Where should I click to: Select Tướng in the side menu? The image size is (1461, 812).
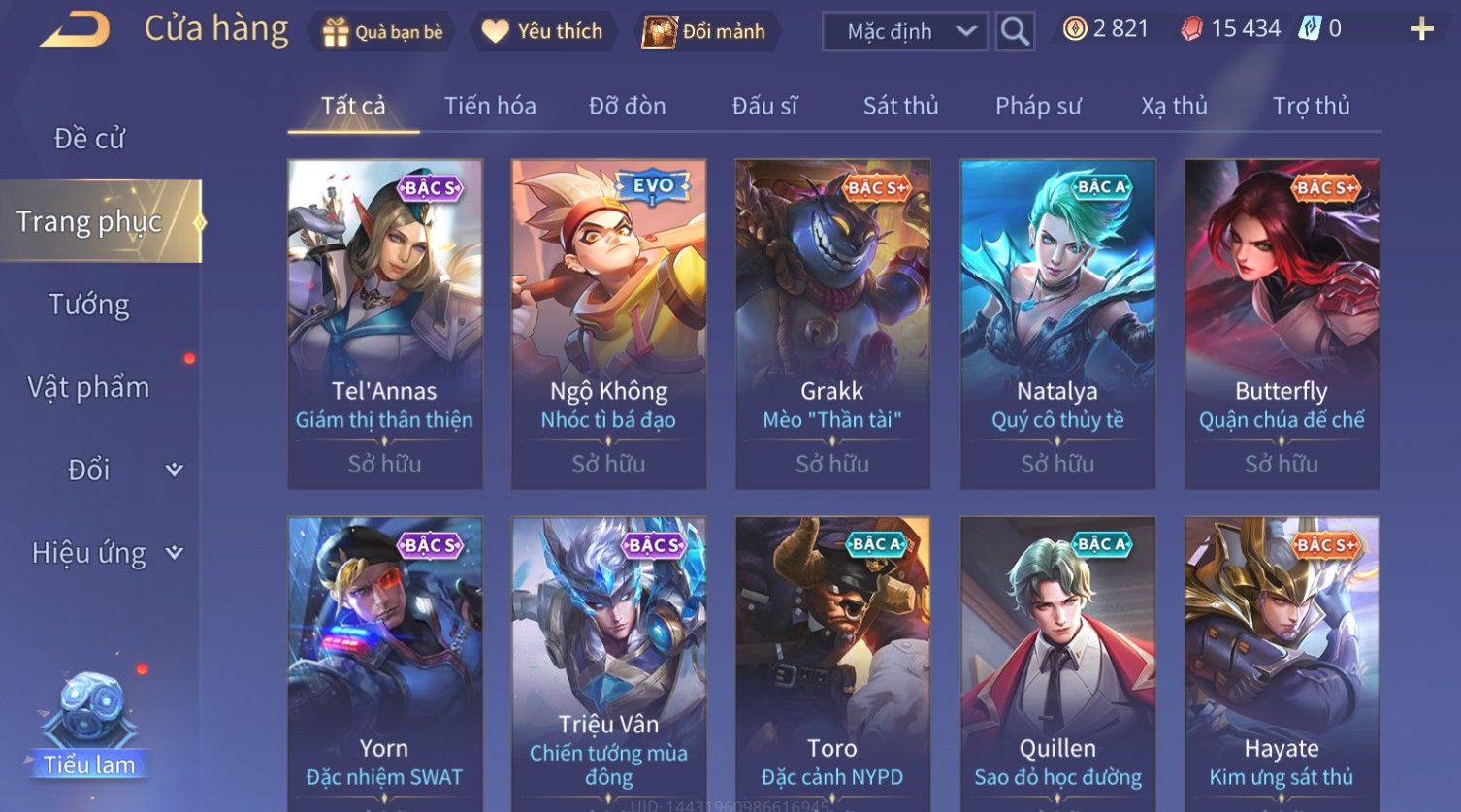89,305
